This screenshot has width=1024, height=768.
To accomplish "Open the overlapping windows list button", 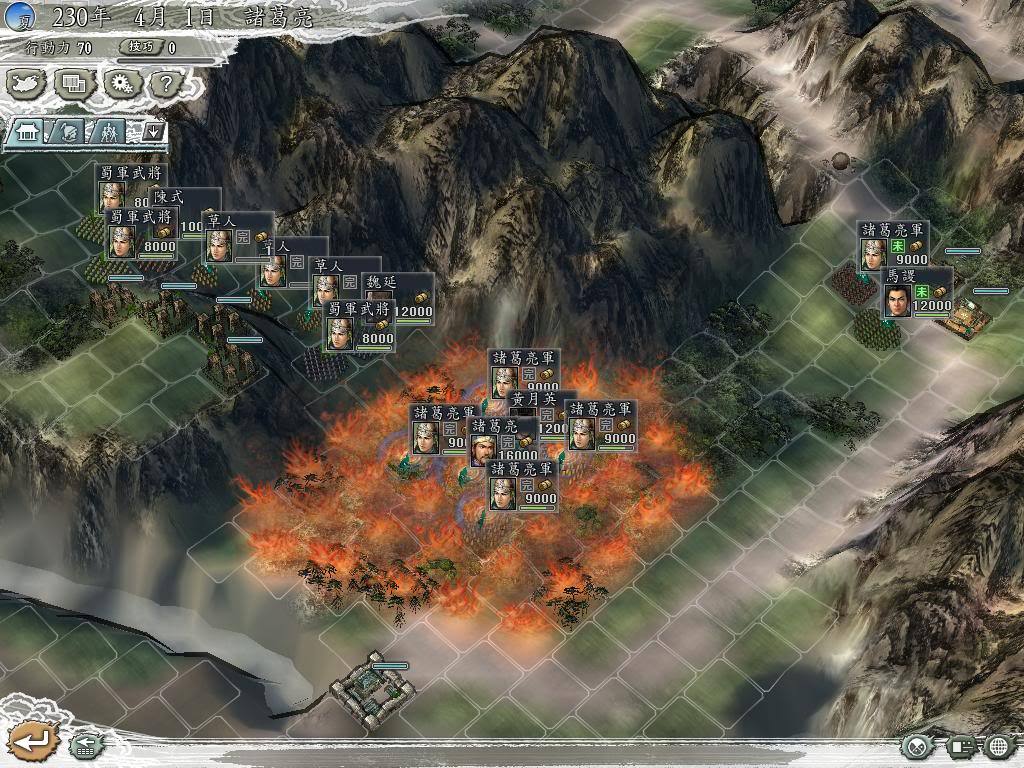I will click(x=73, y=83).
